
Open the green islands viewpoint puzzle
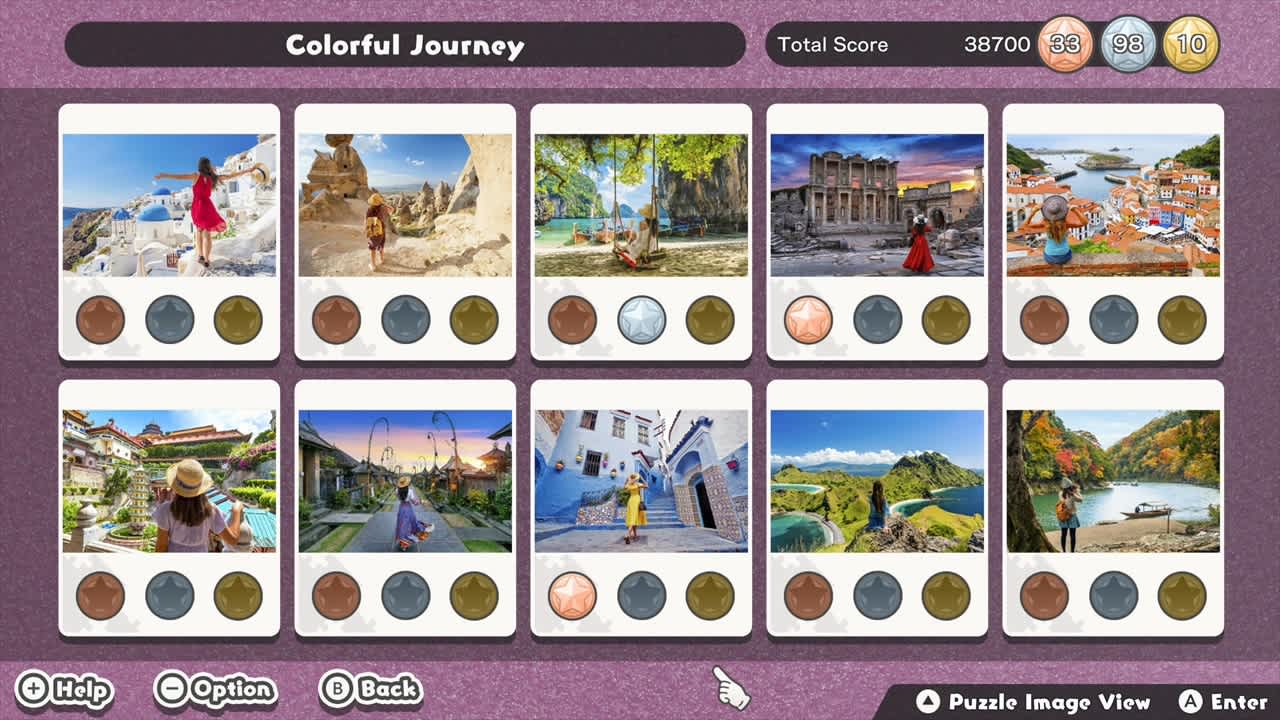point(875,480)
